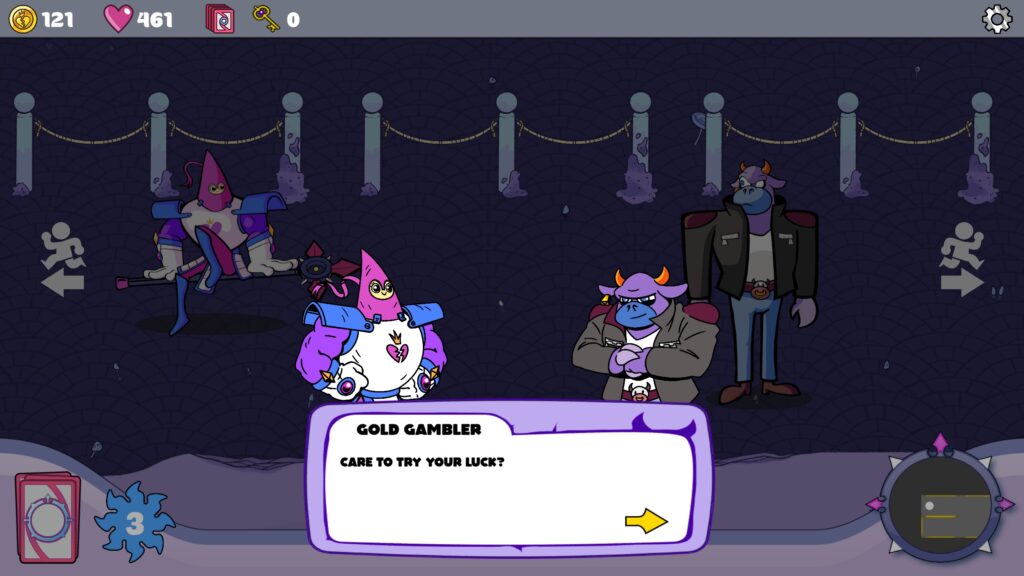Advance dialogue with the yellow arrow
1024x576 pixels.
[x=646, y=521]
